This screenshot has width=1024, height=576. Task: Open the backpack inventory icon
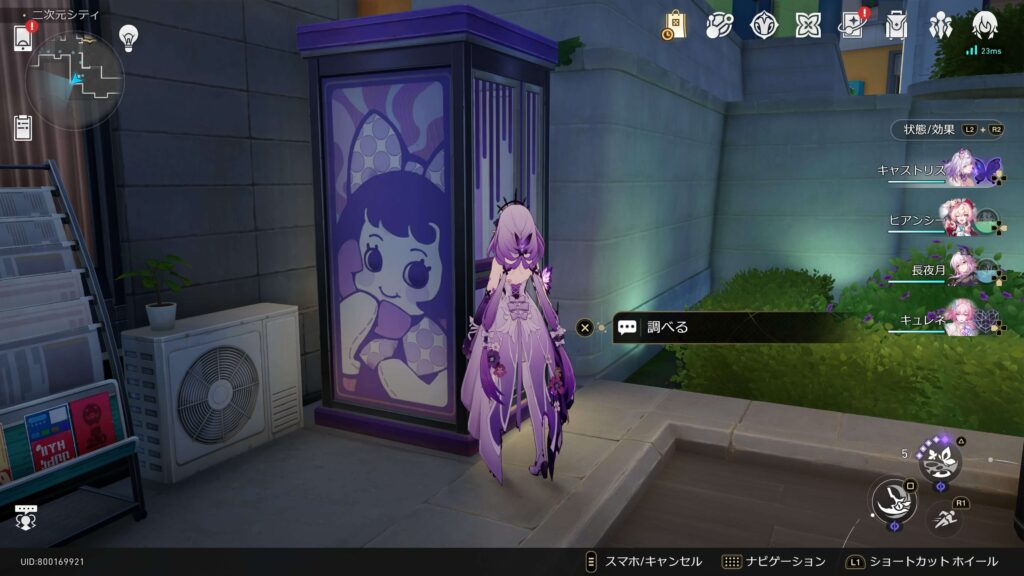896,25
